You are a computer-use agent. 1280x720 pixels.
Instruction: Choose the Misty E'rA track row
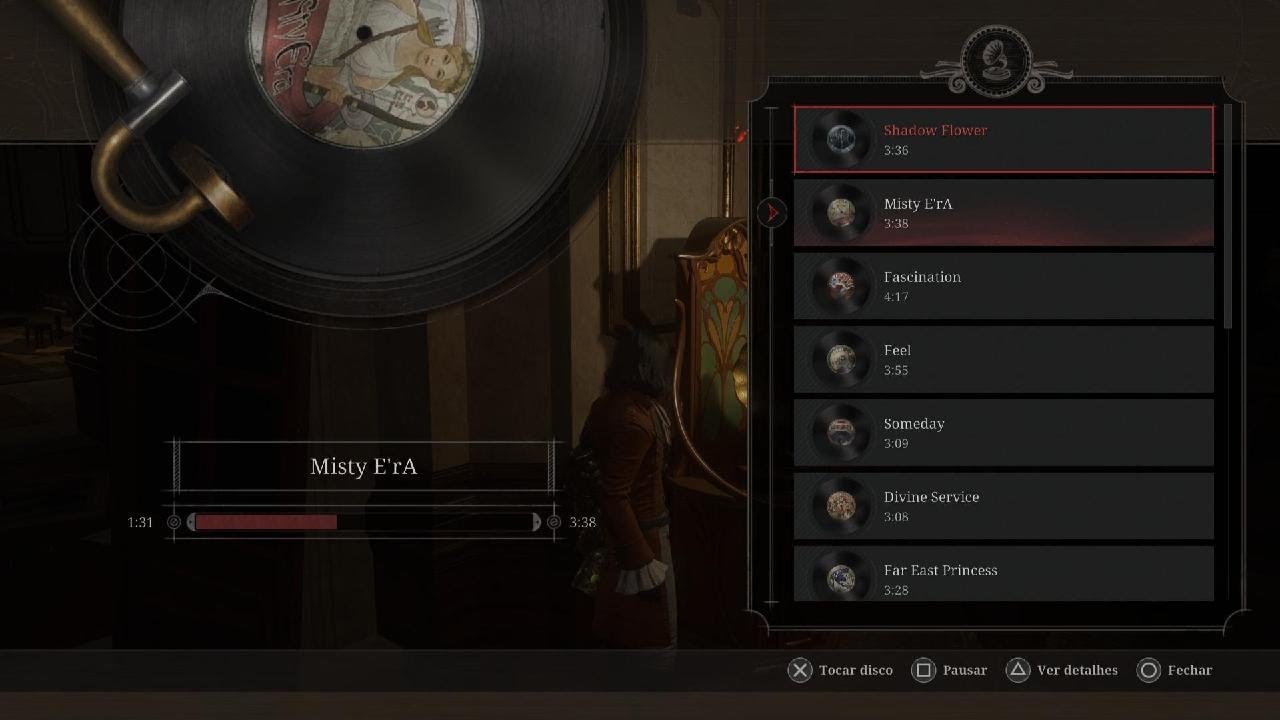click(1003, 213)
